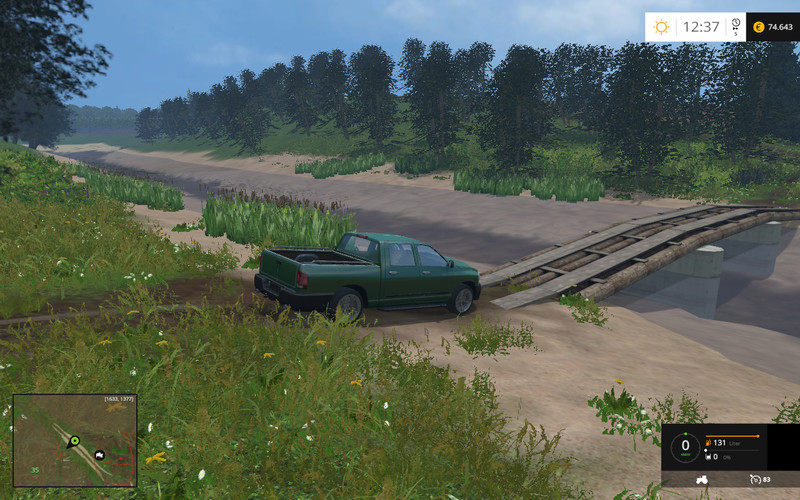
Task: Open finances via the euro coin icon
Action: point(758,27)
